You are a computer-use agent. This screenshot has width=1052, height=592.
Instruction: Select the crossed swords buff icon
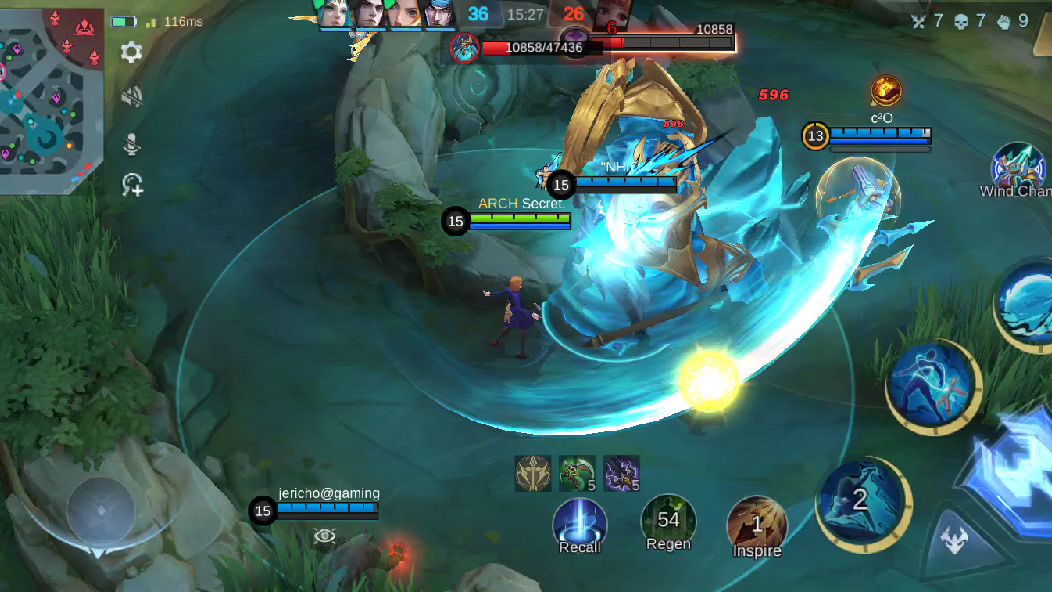coord(532,473)
